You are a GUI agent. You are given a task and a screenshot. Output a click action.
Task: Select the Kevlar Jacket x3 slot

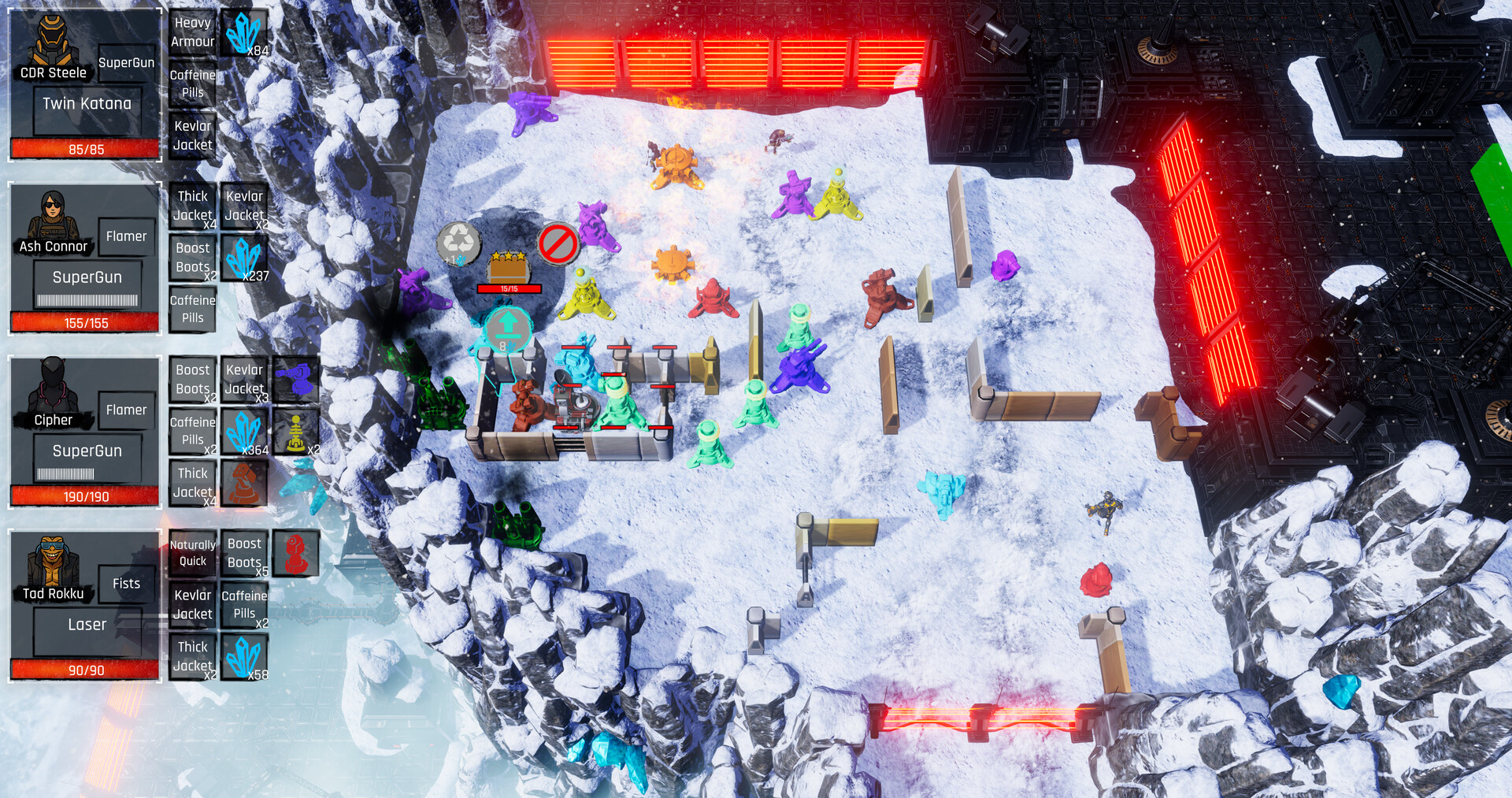coord(245,379)
